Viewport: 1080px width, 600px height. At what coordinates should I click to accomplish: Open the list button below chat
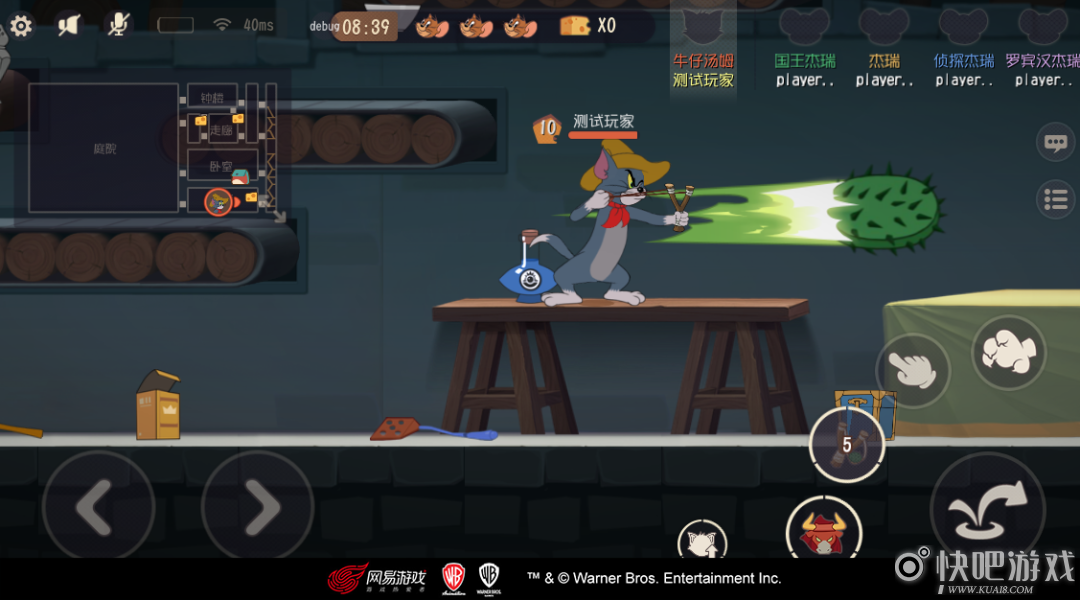[x=1055, y=199]
